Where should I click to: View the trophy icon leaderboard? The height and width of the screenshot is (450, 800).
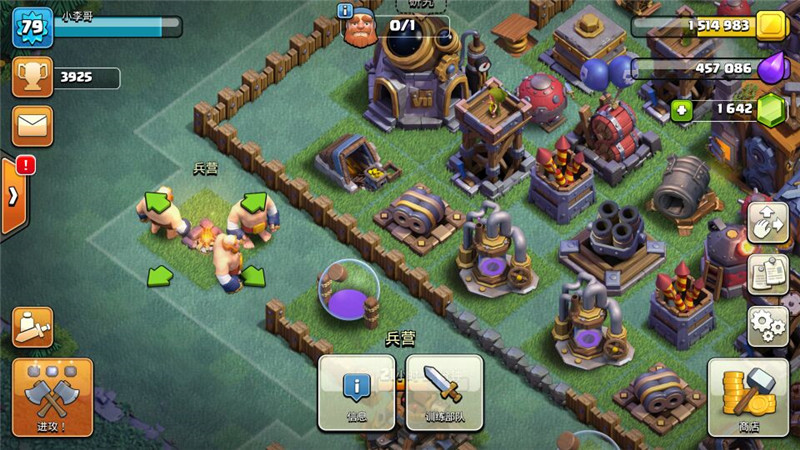pyautogui.click(x=32, y=79)
